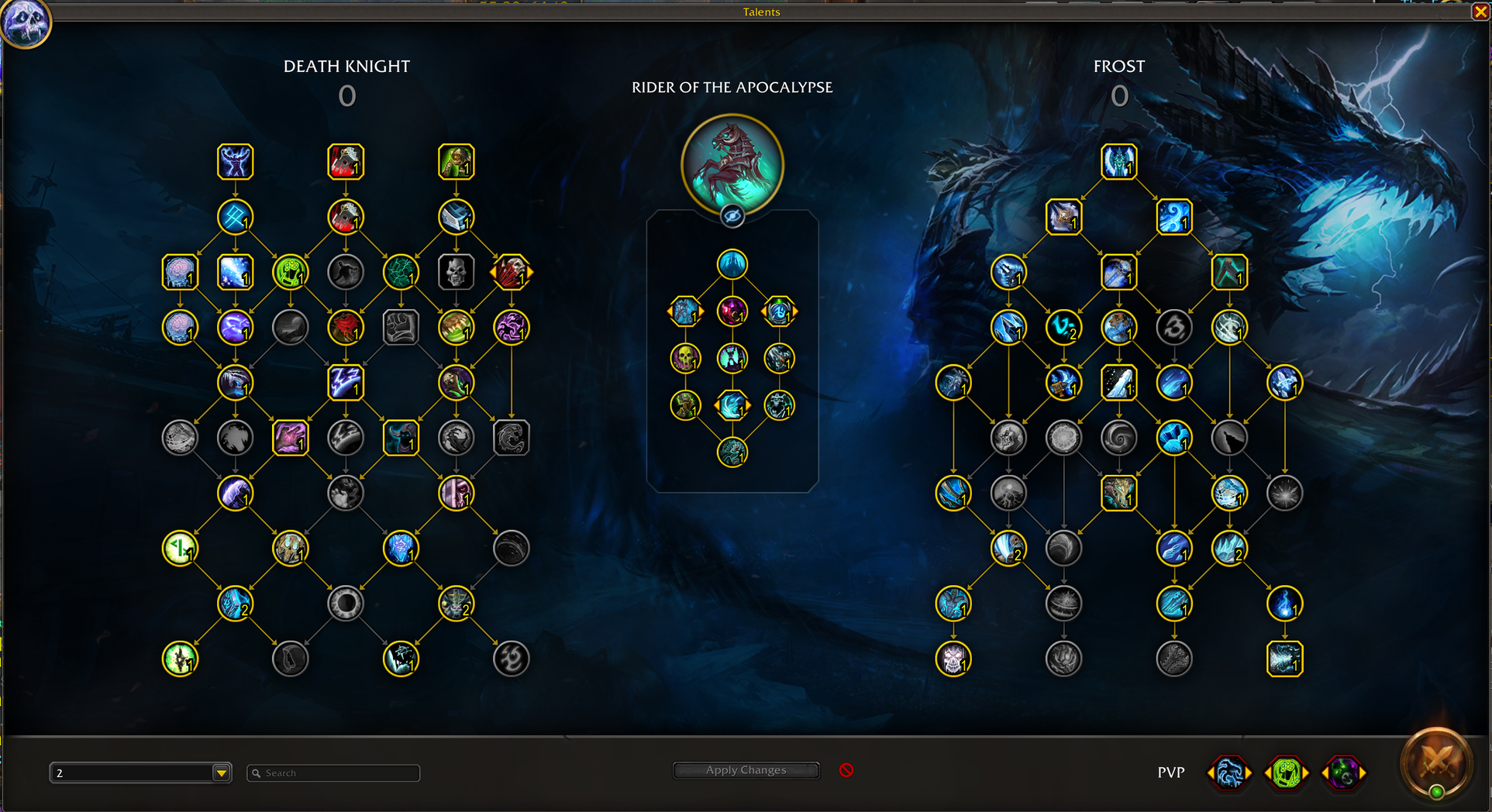Toggle the hero talent eye icon

point(732,216)
